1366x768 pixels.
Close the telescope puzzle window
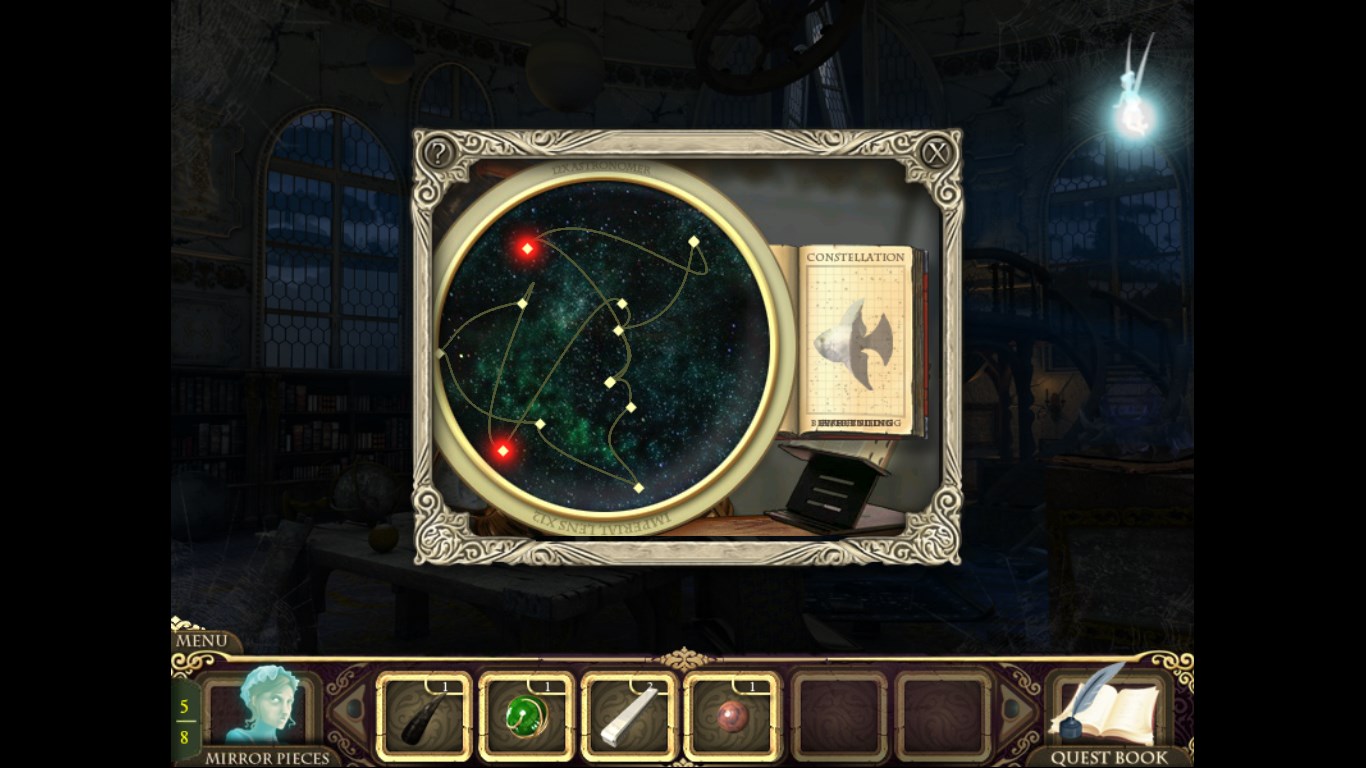pyautogui.click(x=935, y=153)
